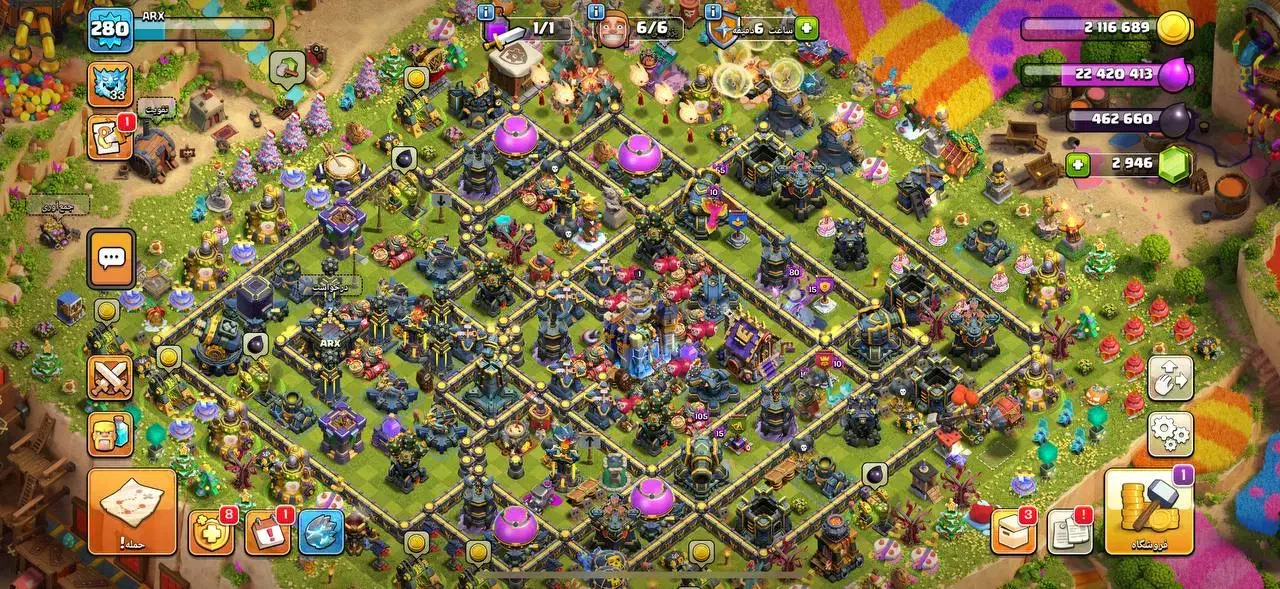
Task: Open the player profile via level 280 badge
Action: click(x=110, y=28)
